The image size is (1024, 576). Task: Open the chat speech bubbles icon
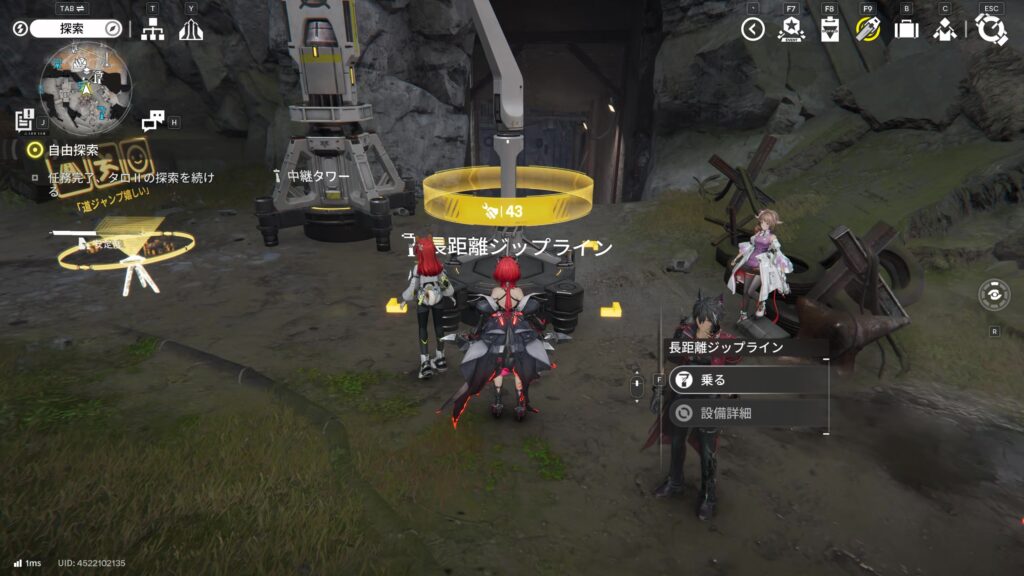[x=153, y=121]
